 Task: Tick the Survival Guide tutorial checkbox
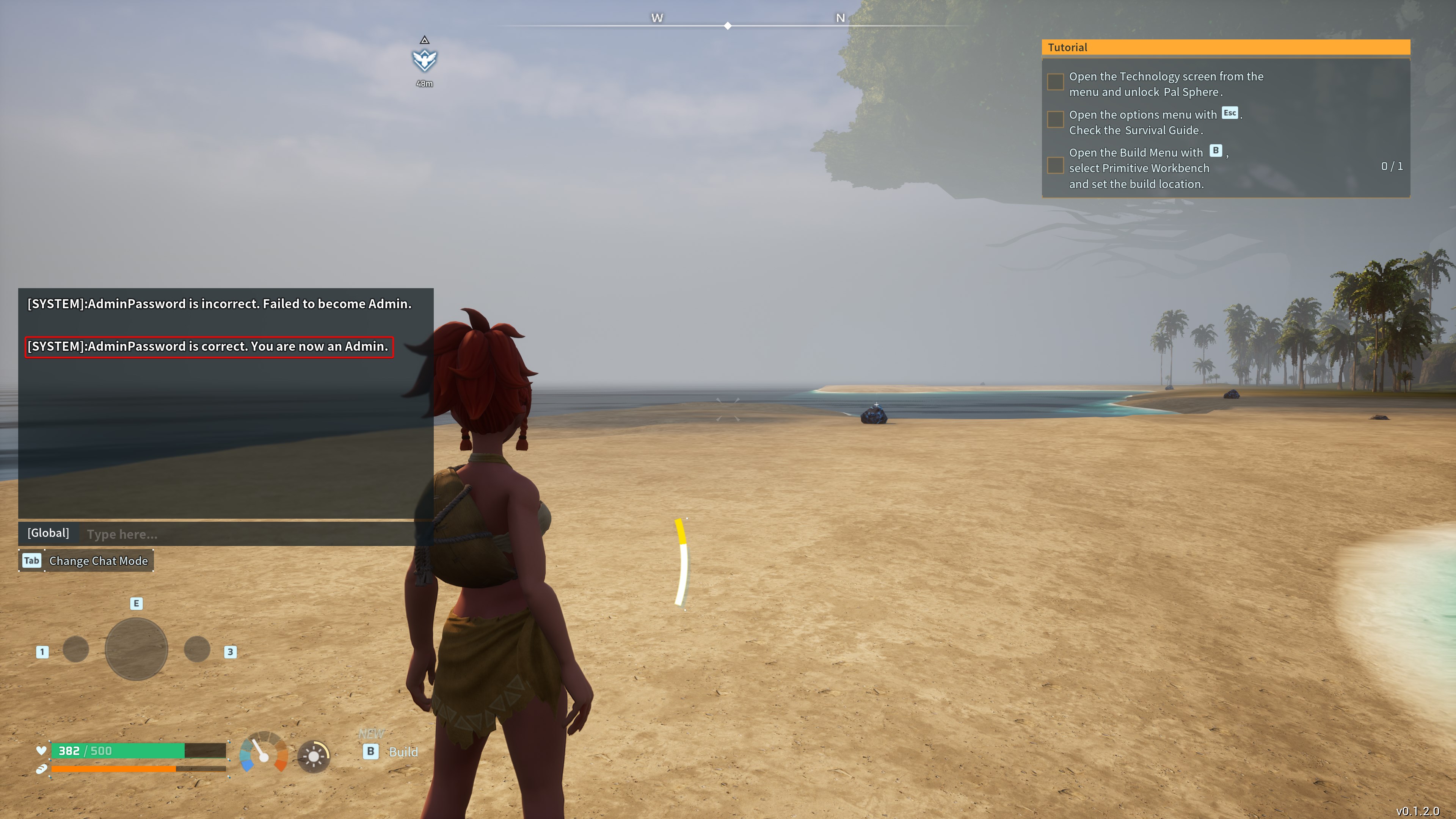[1055, 120]
